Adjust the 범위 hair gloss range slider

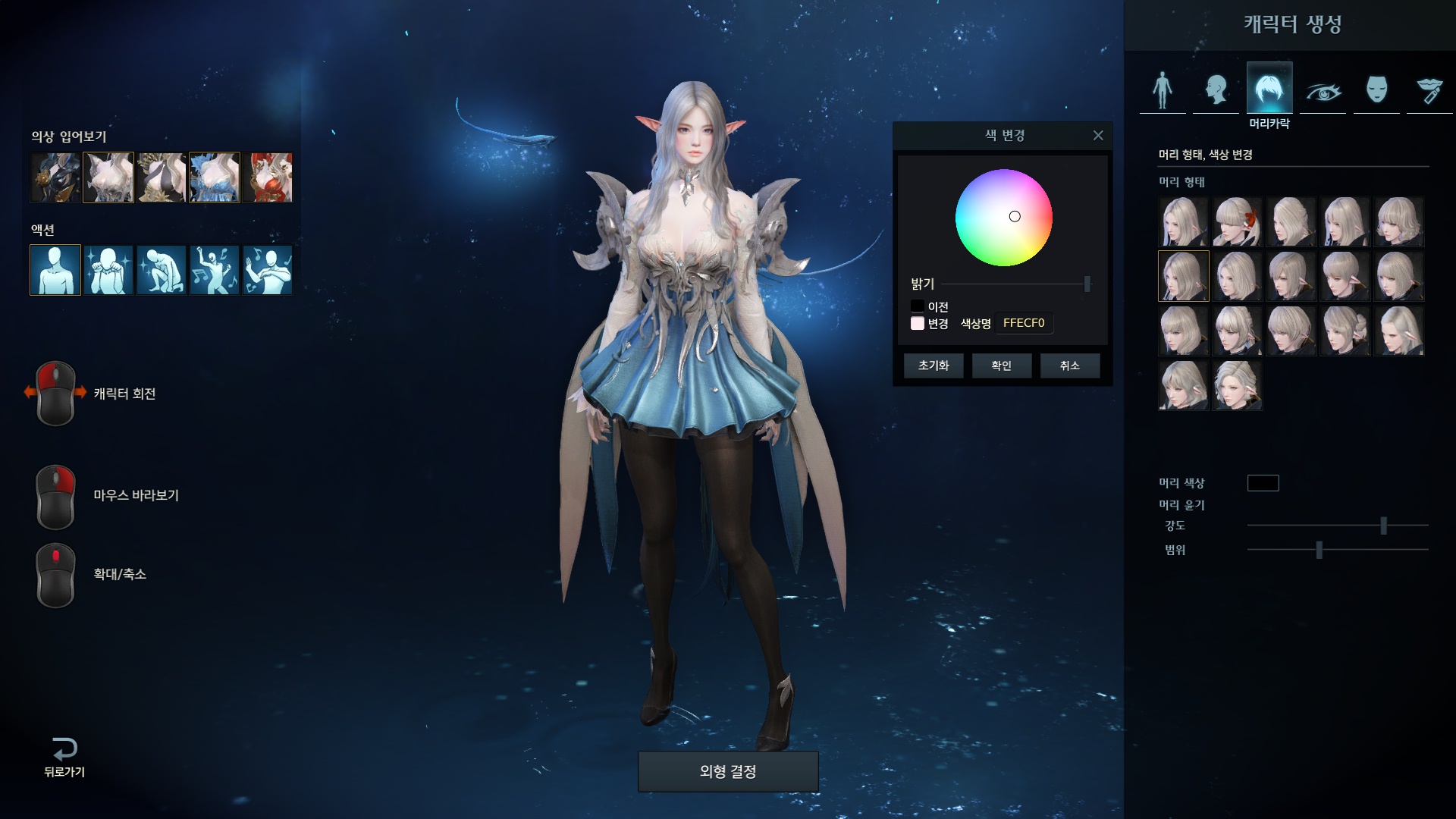click(1319, 550)
